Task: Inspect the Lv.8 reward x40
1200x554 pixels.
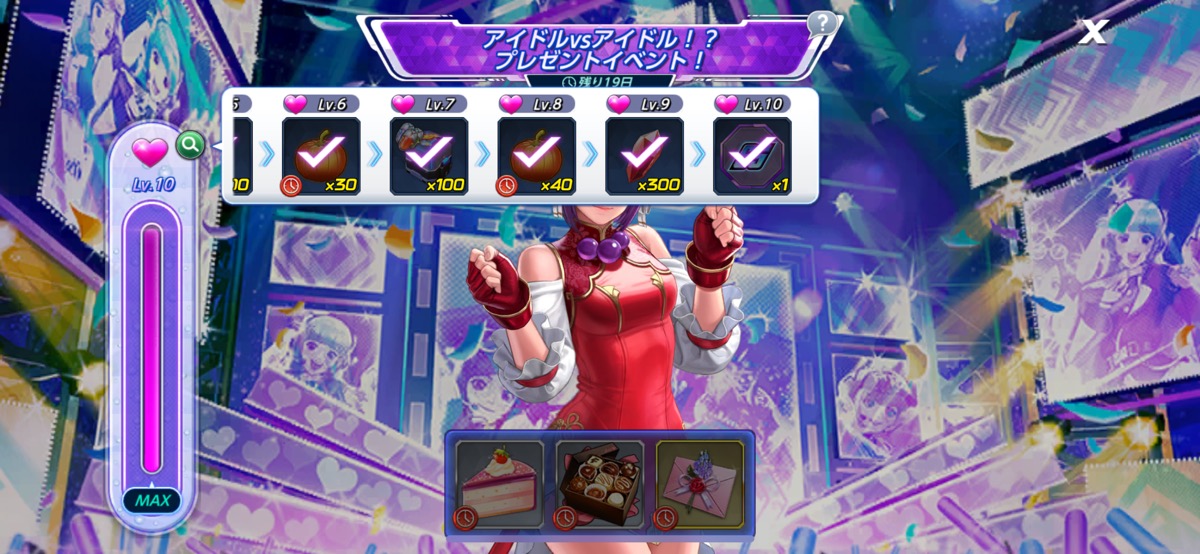Action: tap(536, 155)
